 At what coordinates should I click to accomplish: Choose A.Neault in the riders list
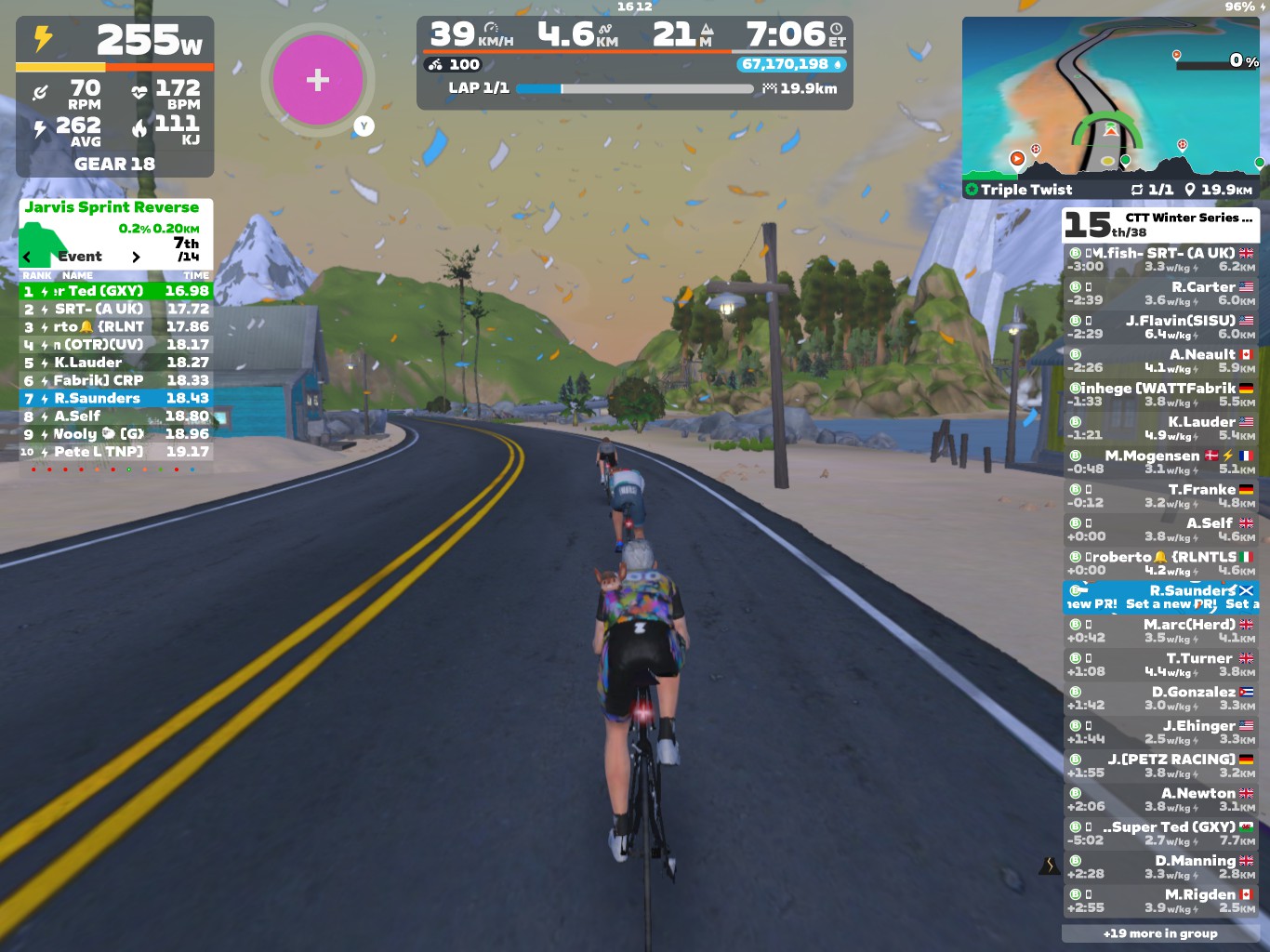[1160, 361]
